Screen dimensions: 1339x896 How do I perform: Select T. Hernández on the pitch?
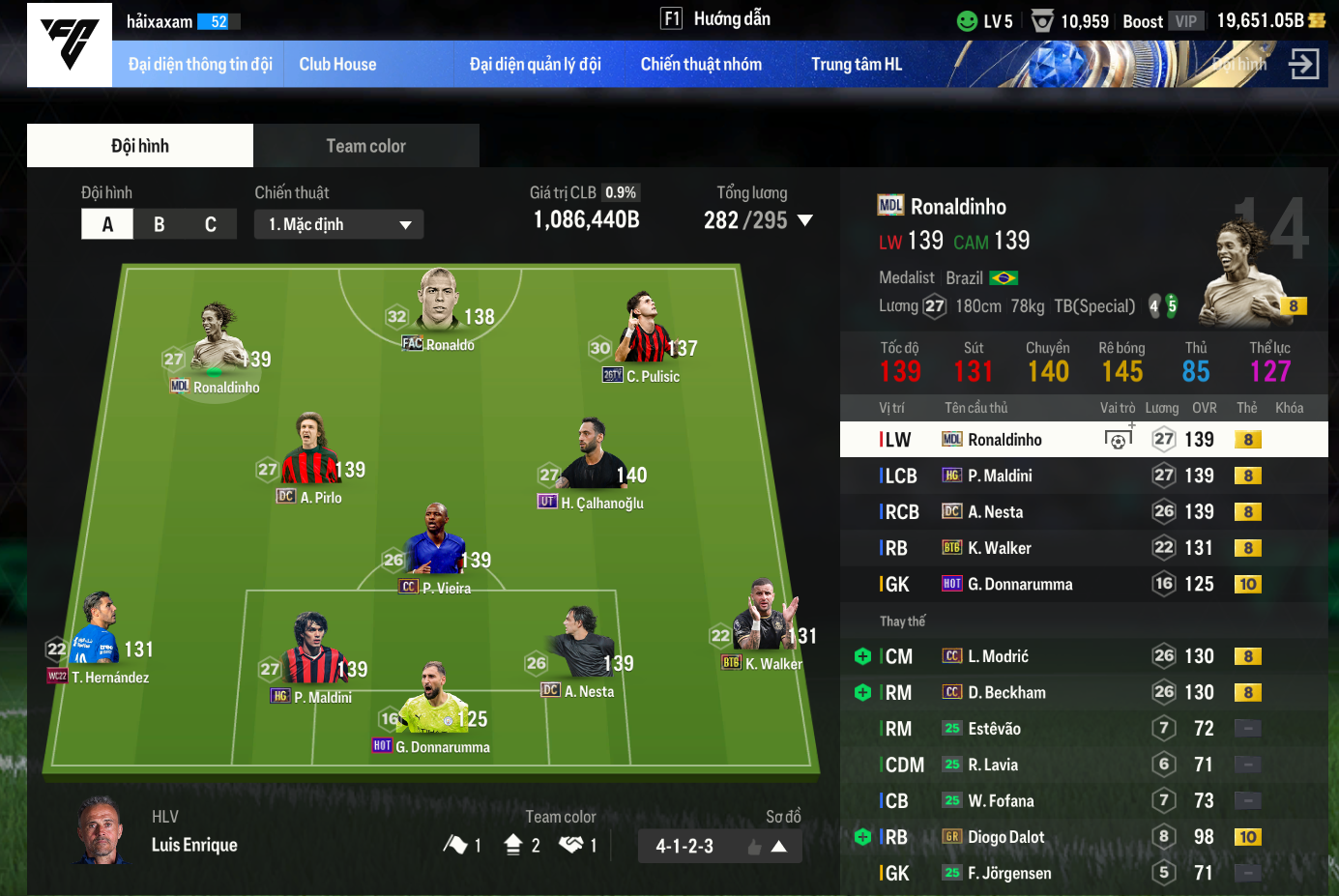[x=97, y=638]
